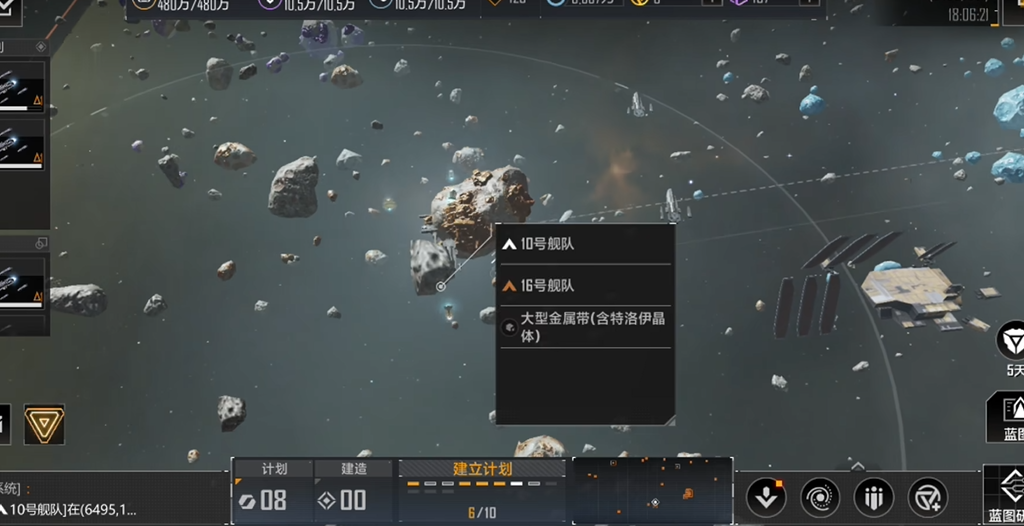Image resolution: width=1024 pixels, height=526 pixels.
Task: Select the top fleet card thumbnail
Action: click(21, 86)
